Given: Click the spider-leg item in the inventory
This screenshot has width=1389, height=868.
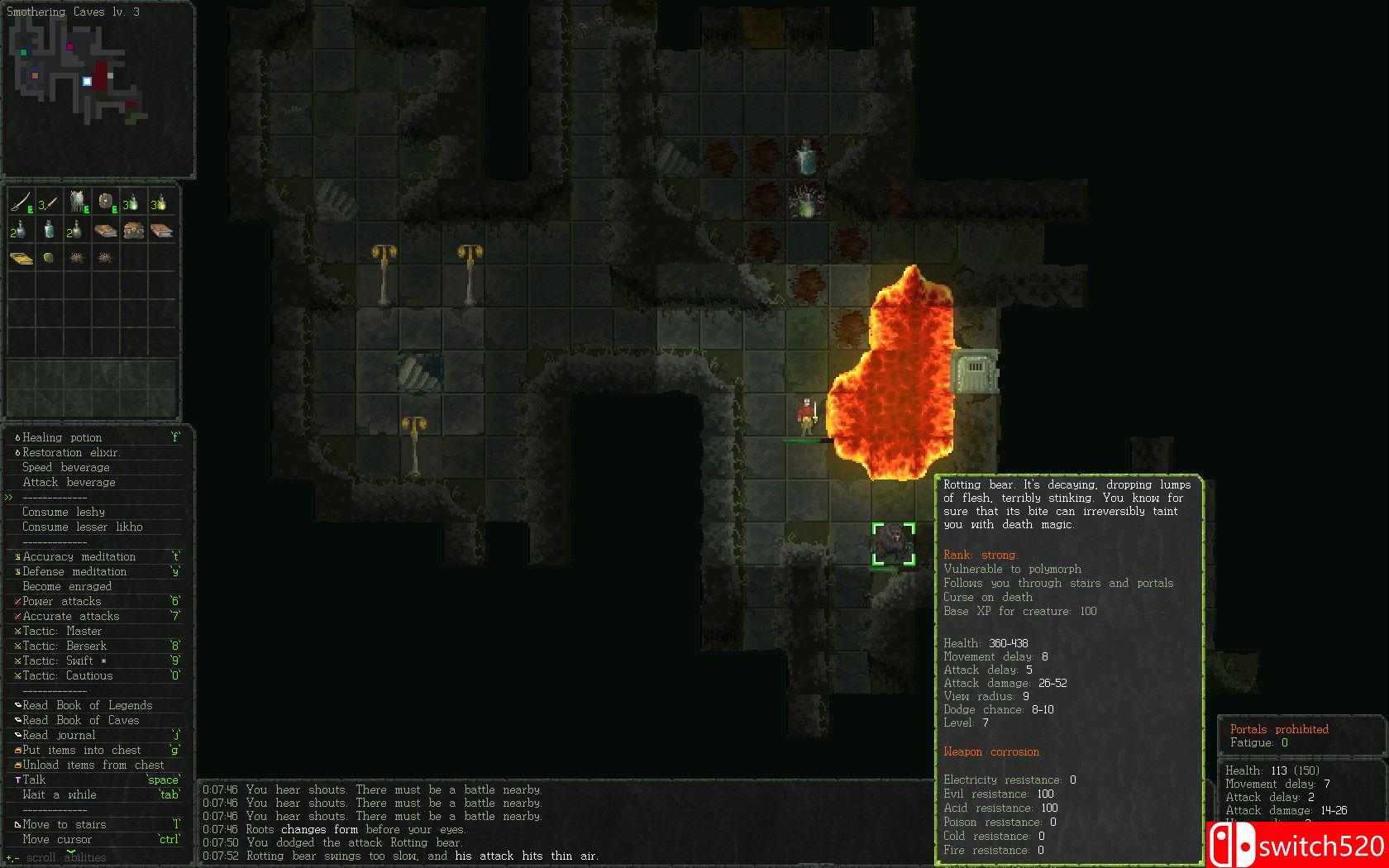Looking at the screenshot, I should [77, 257].
